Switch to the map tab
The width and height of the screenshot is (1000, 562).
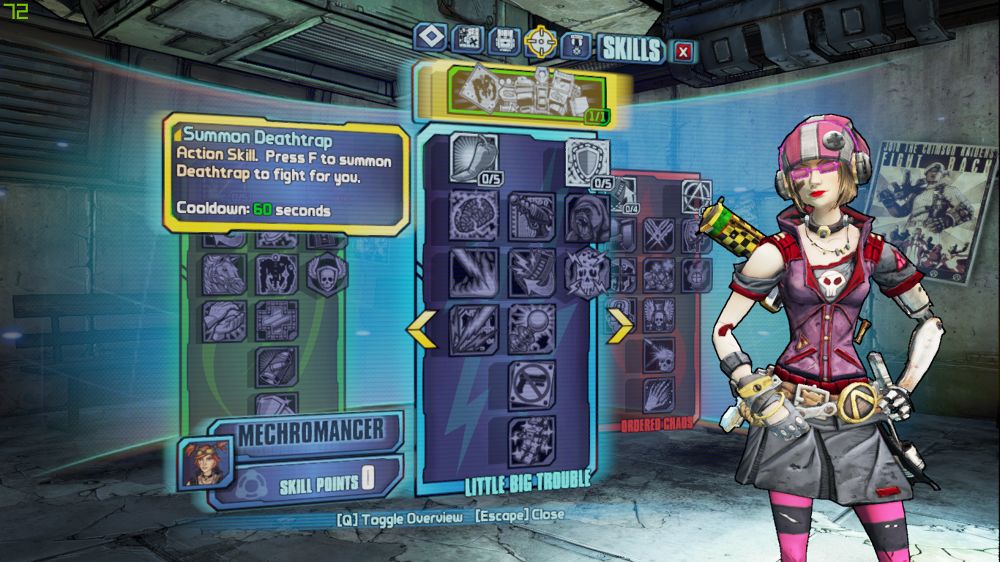tap(467, 40)
